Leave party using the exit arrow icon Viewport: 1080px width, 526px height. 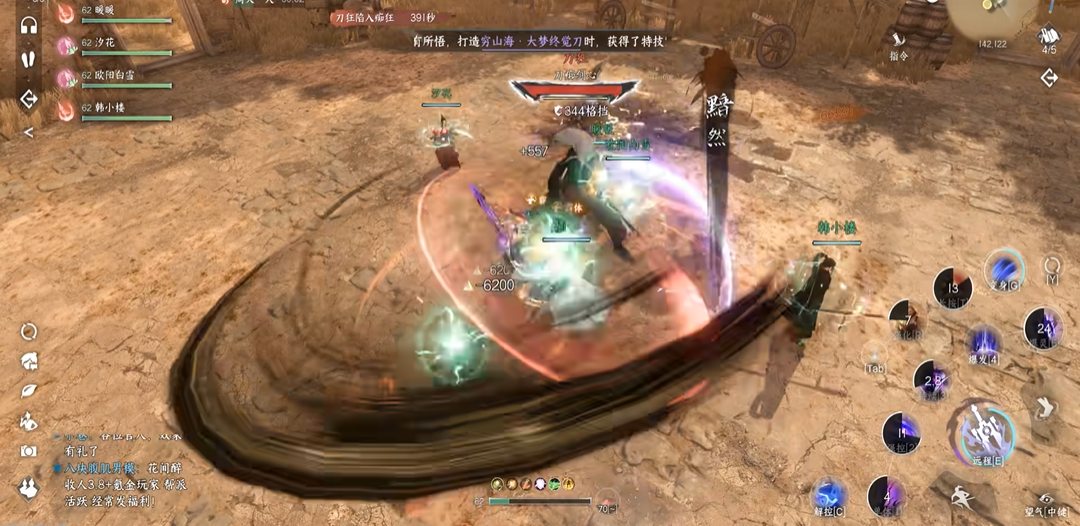(29, 99)
